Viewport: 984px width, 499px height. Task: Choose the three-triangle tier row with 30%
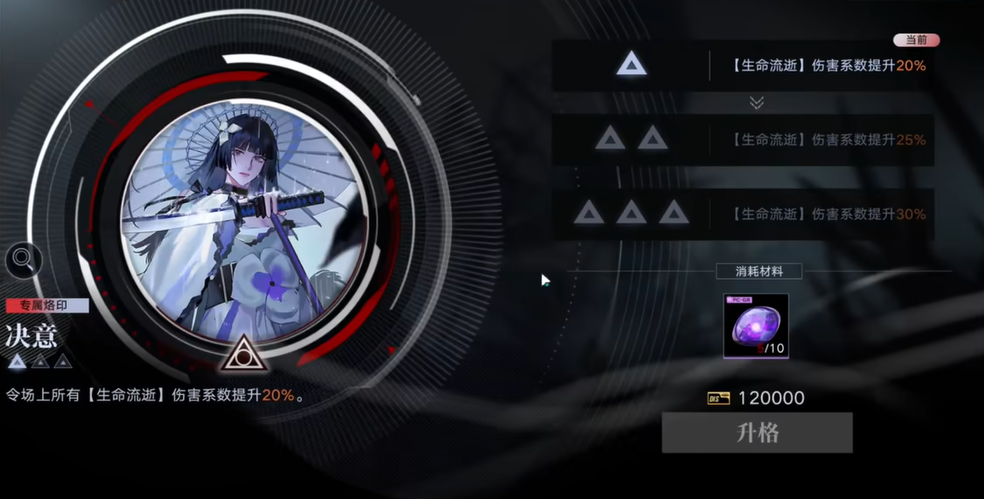pos(743,213)
